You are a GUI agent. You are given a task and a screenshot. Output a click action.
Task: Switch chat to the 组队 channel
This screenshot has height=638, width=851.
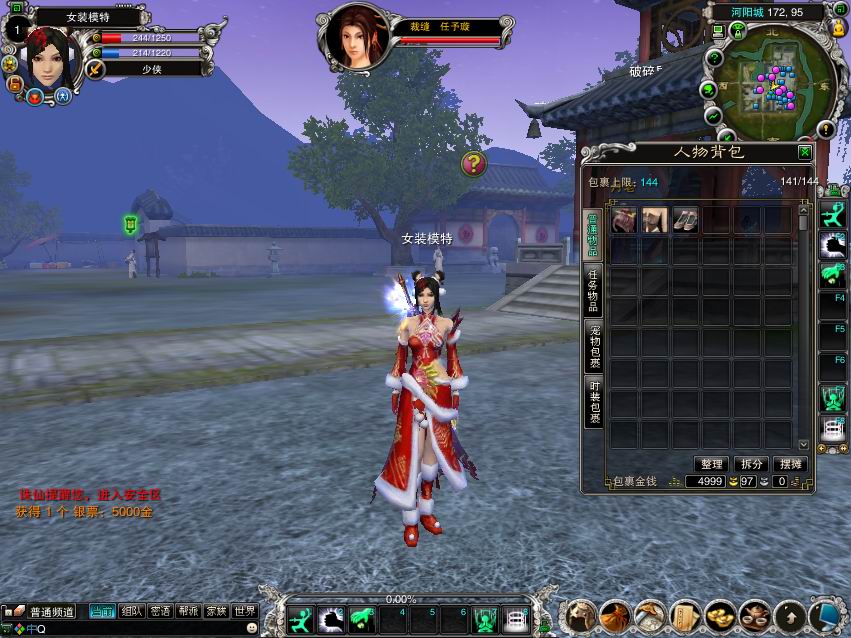[131, 611]
